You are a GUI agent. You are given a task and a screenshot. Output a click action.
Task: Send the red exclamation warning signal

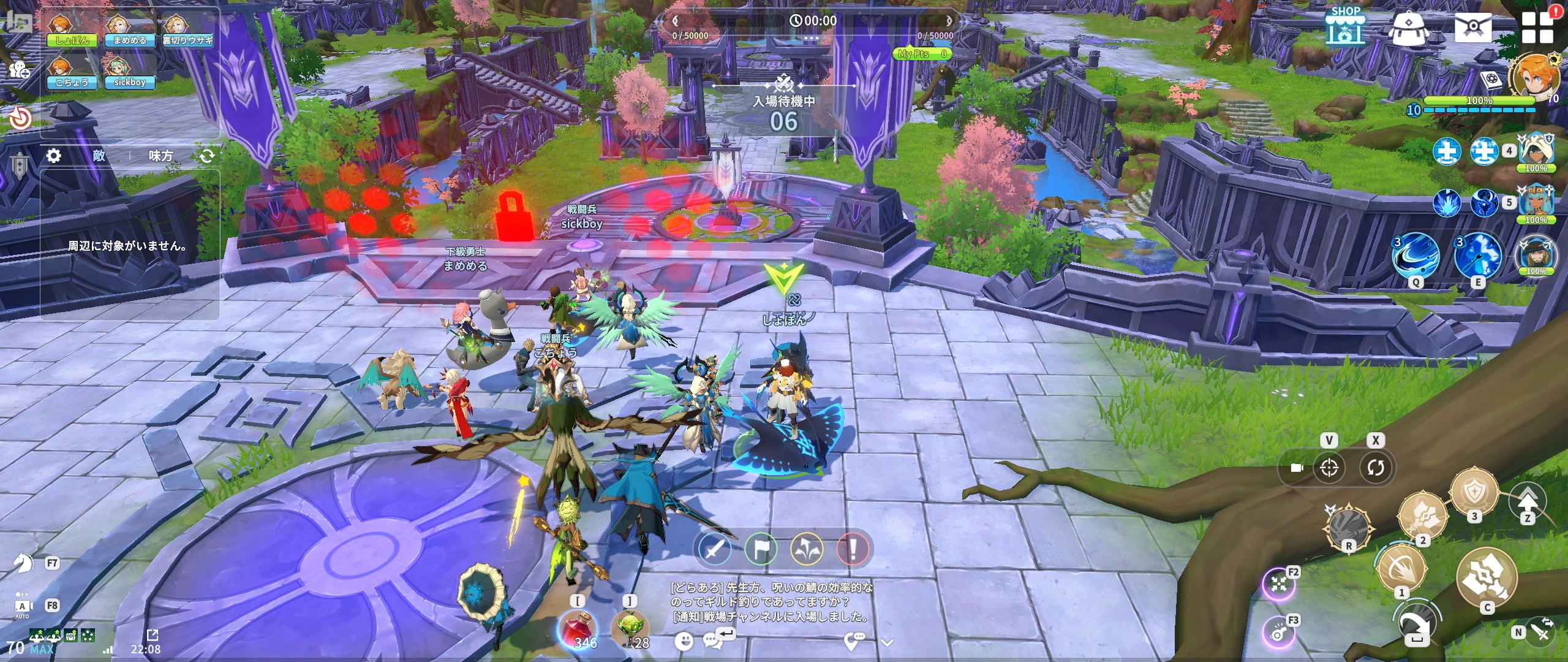click(852, 549)
